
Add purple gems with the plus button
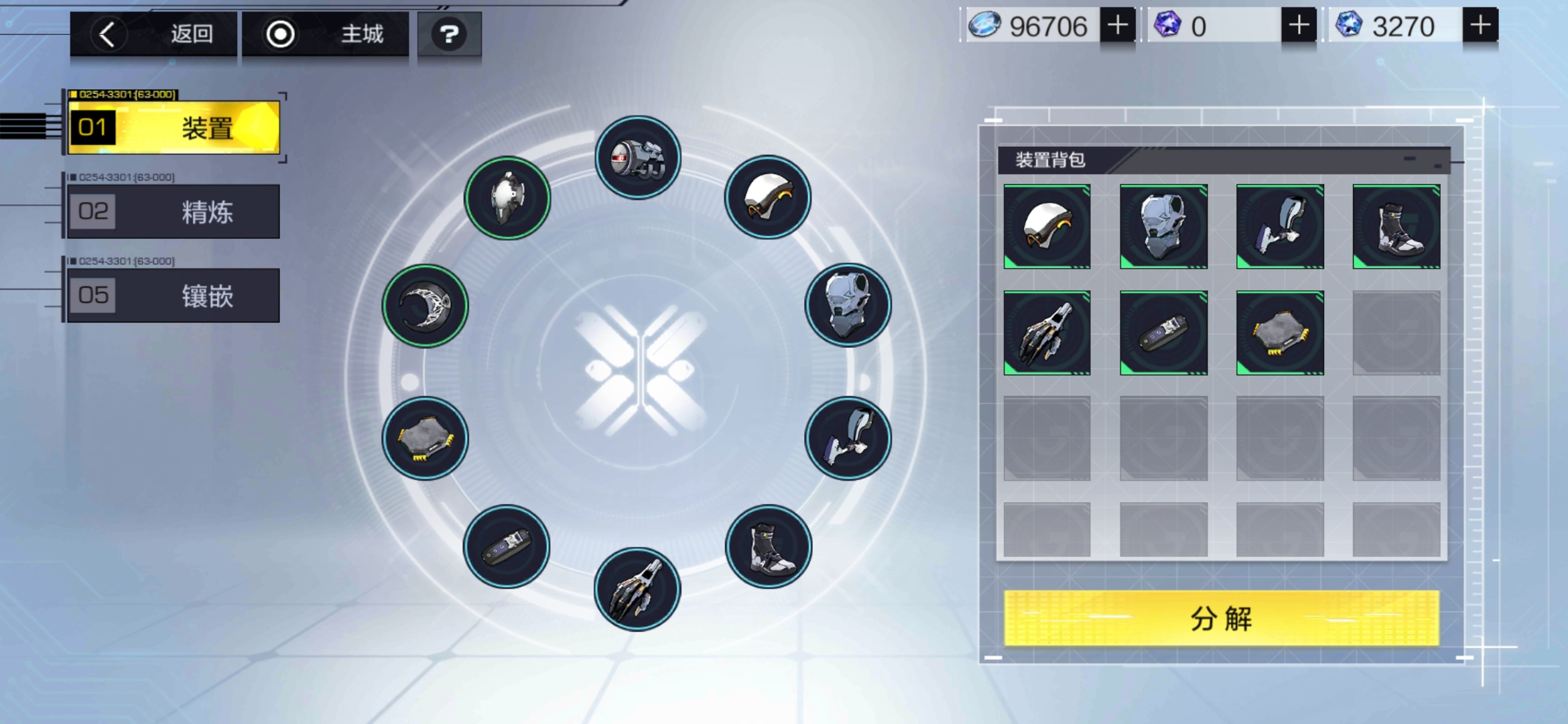1299,25
